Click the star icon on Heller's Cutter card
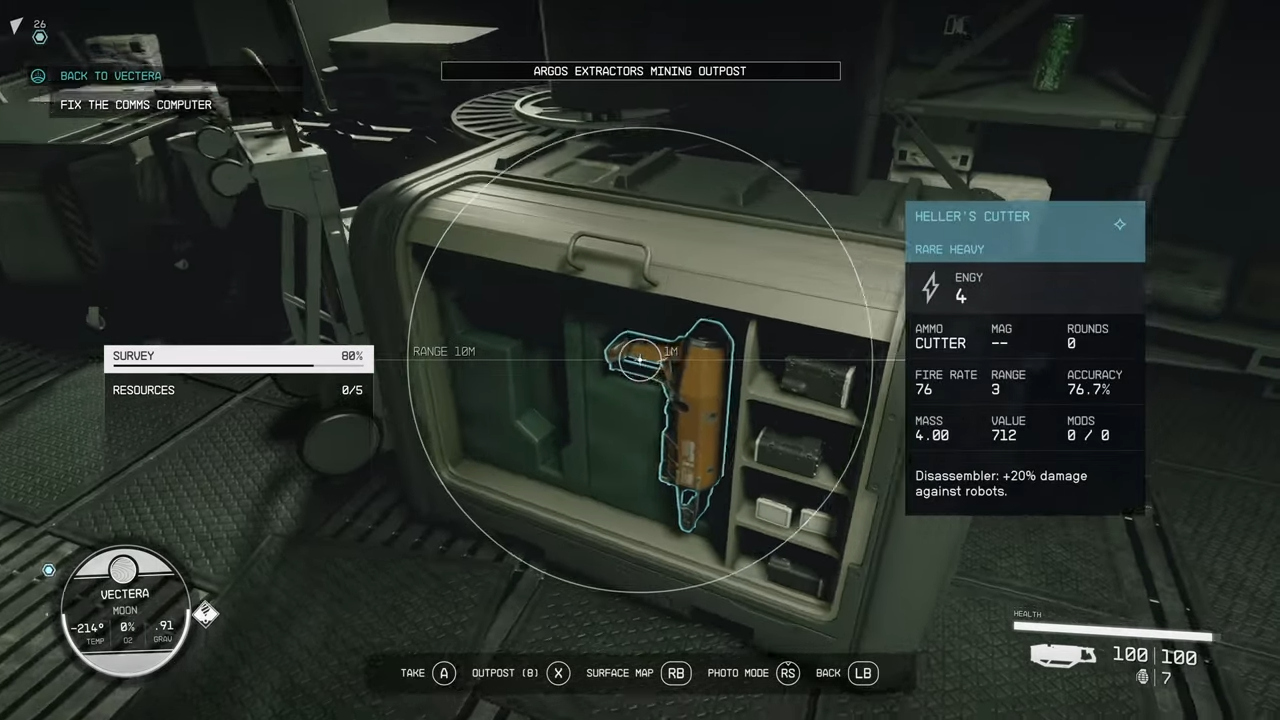Image resolution: width=1280 pixels, height=720 pixels. 1120,224
